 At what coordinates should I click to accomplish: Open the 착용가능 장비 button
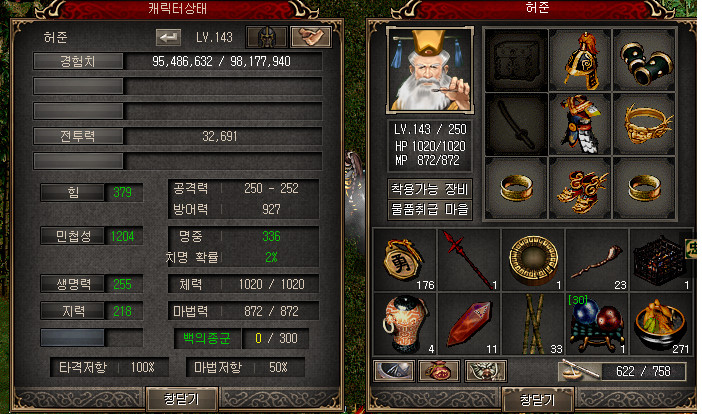click(428, 189)
